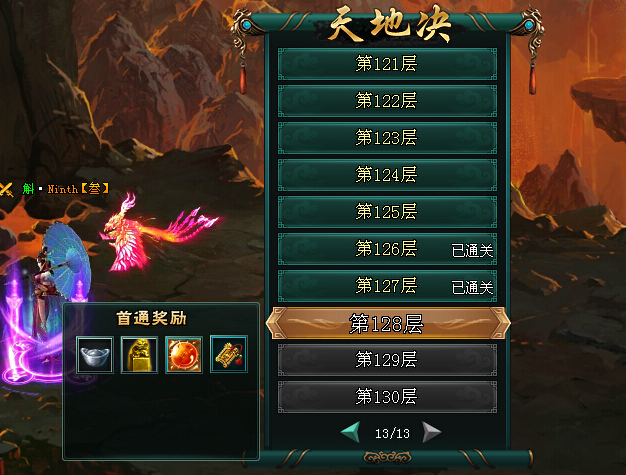Choose cleared floor 第127层

(x=387, y=286)
